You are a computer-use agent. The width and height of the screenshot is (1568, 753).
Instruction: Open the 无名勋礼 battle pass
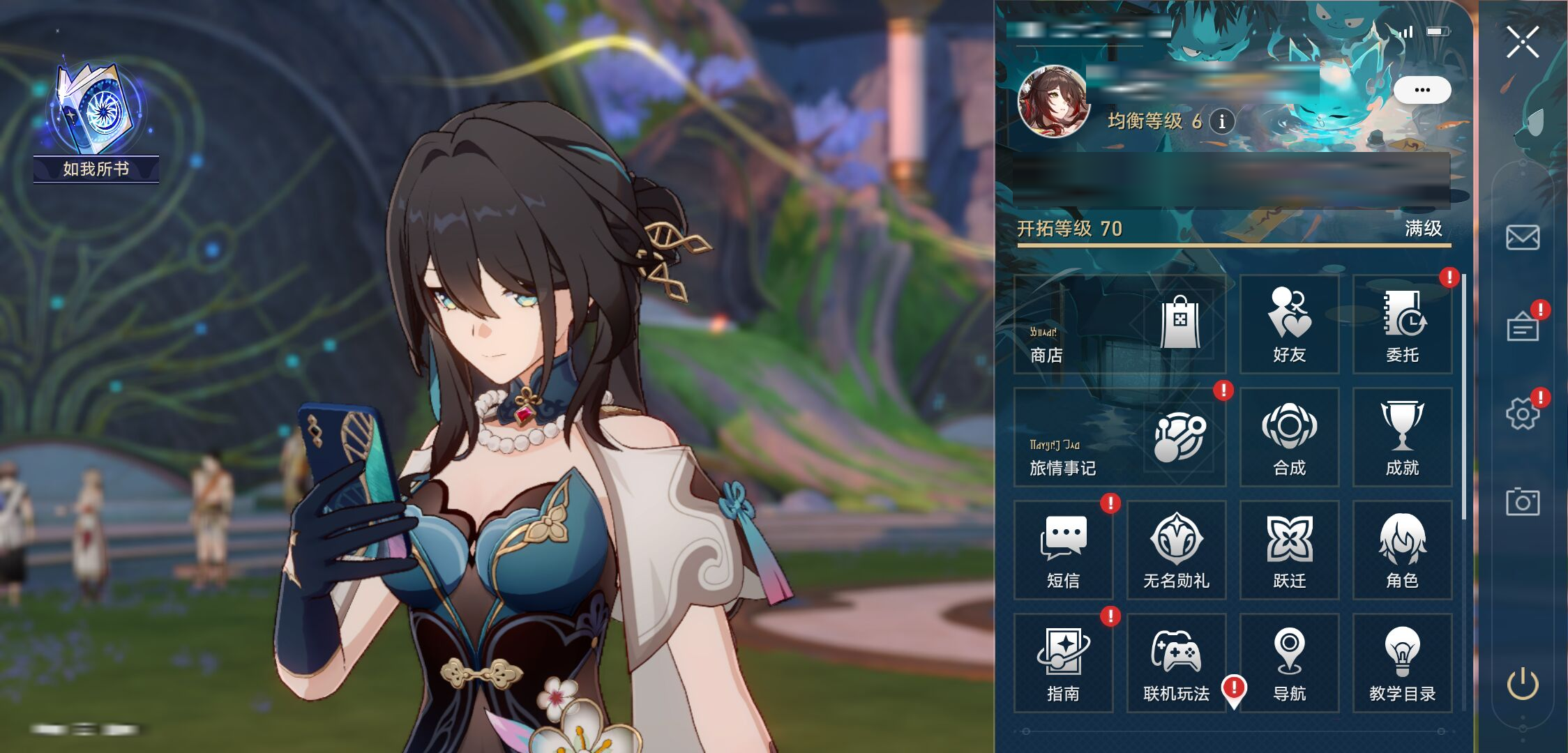click(x=1176, y=550)
